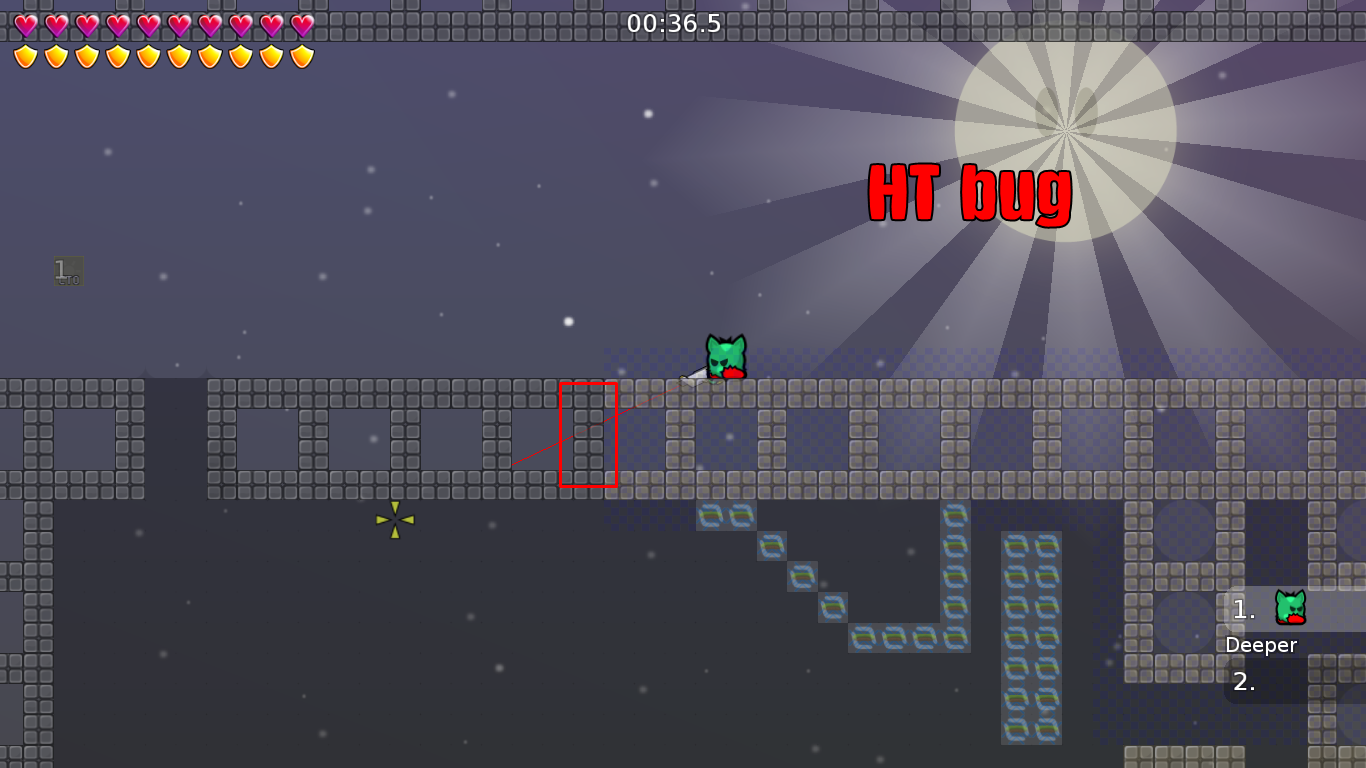
Task: Select the Deeper name on the scoreboard
Action: coord(1261,645)
